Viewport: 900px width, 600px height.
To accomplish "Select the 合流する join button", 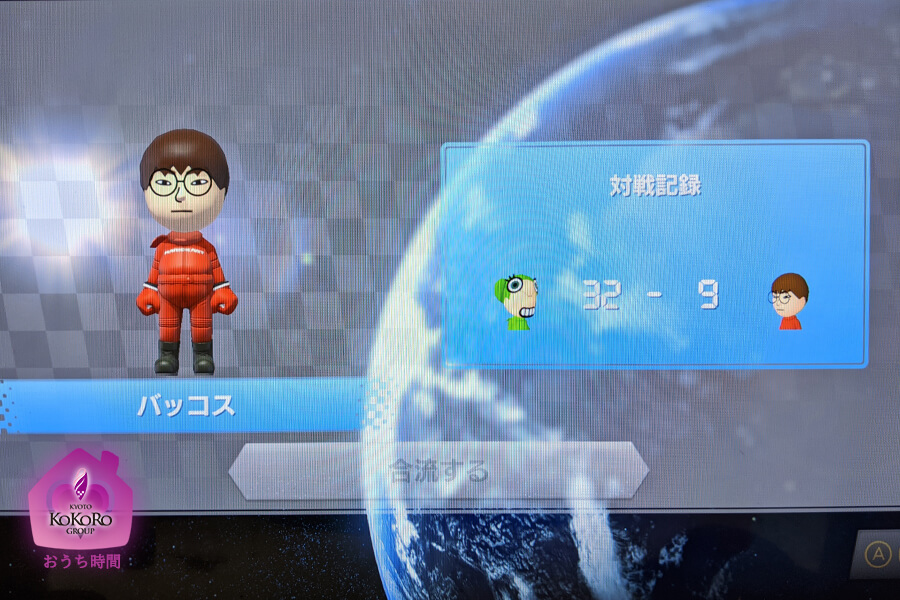I will pyautogui.click(x=438, y=470).
